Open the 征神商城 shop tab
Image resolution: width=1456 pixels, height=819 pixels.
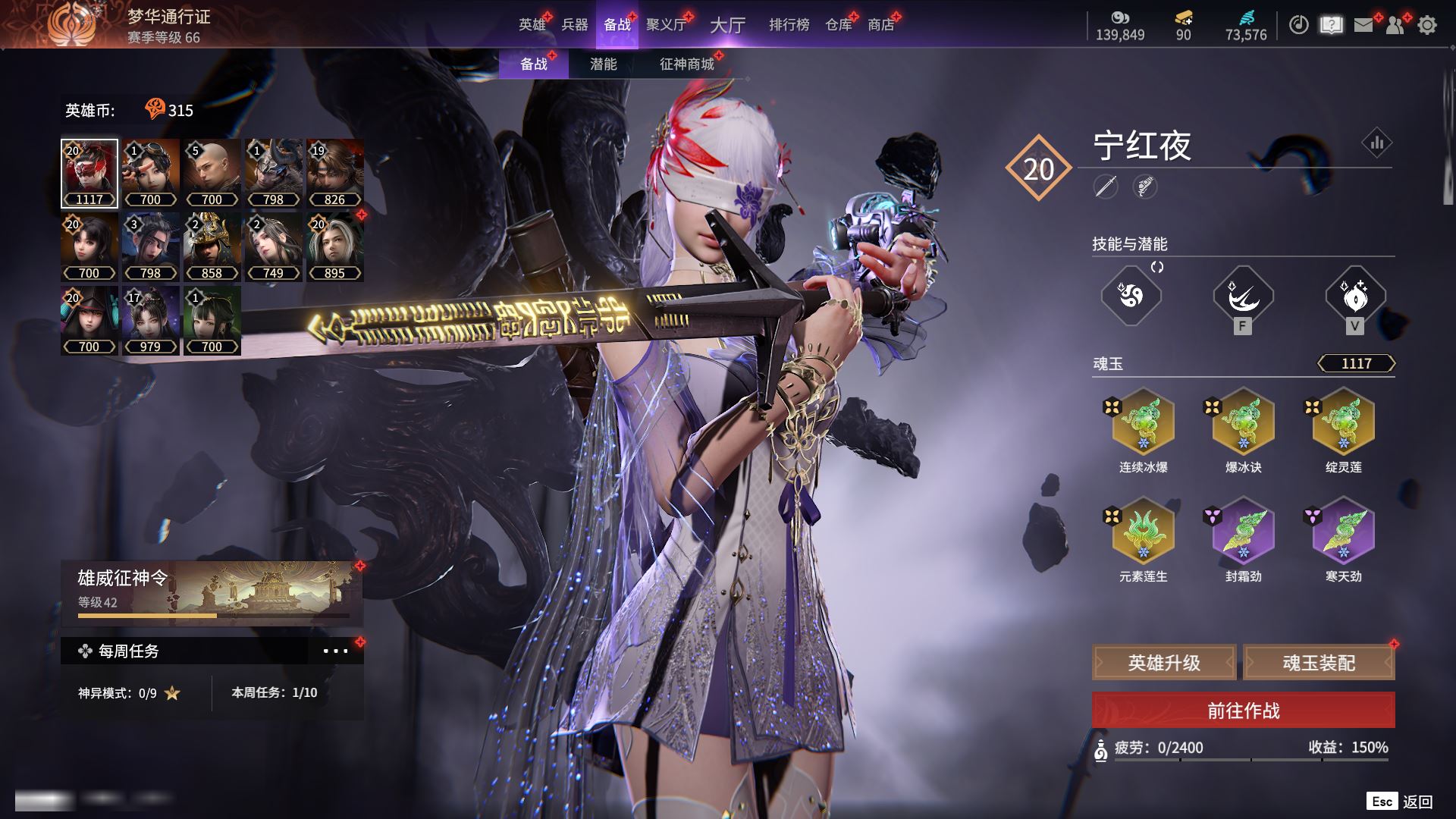(x=686, y=64)
